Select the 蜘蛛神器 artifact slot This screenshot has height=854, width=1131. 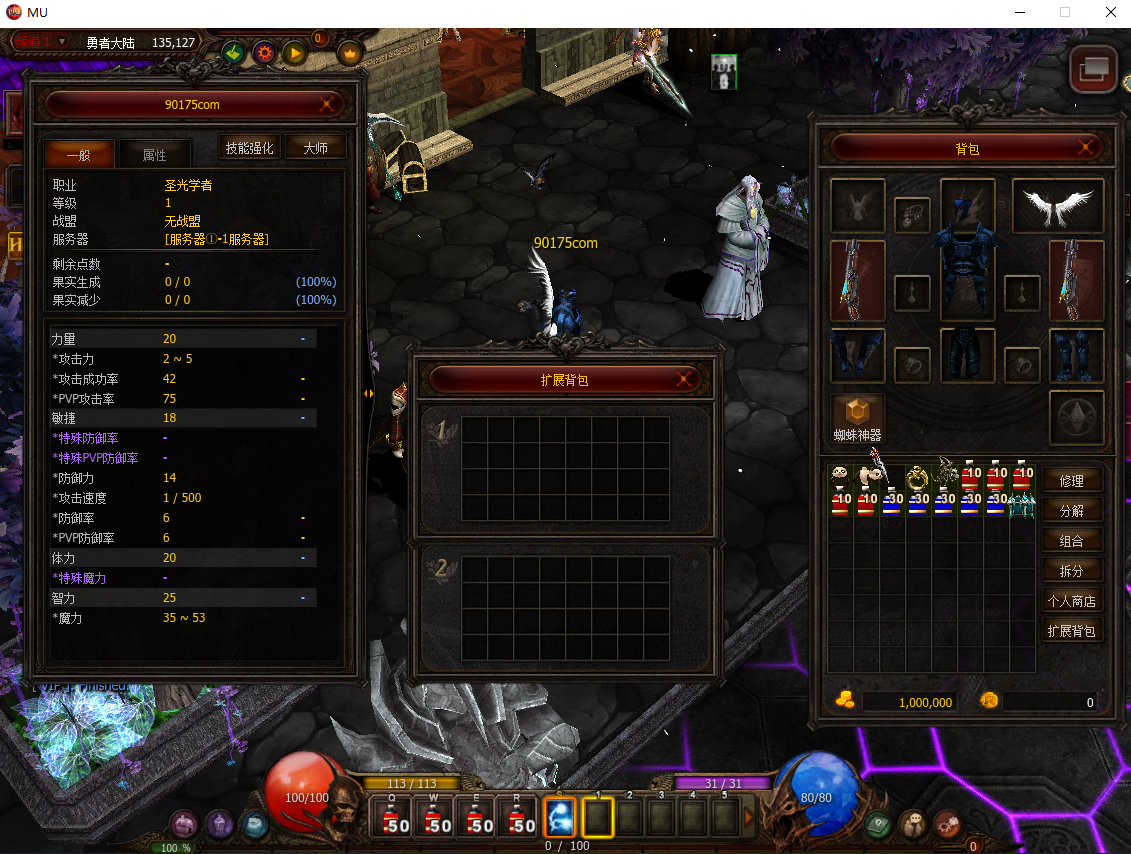[857, 411]
